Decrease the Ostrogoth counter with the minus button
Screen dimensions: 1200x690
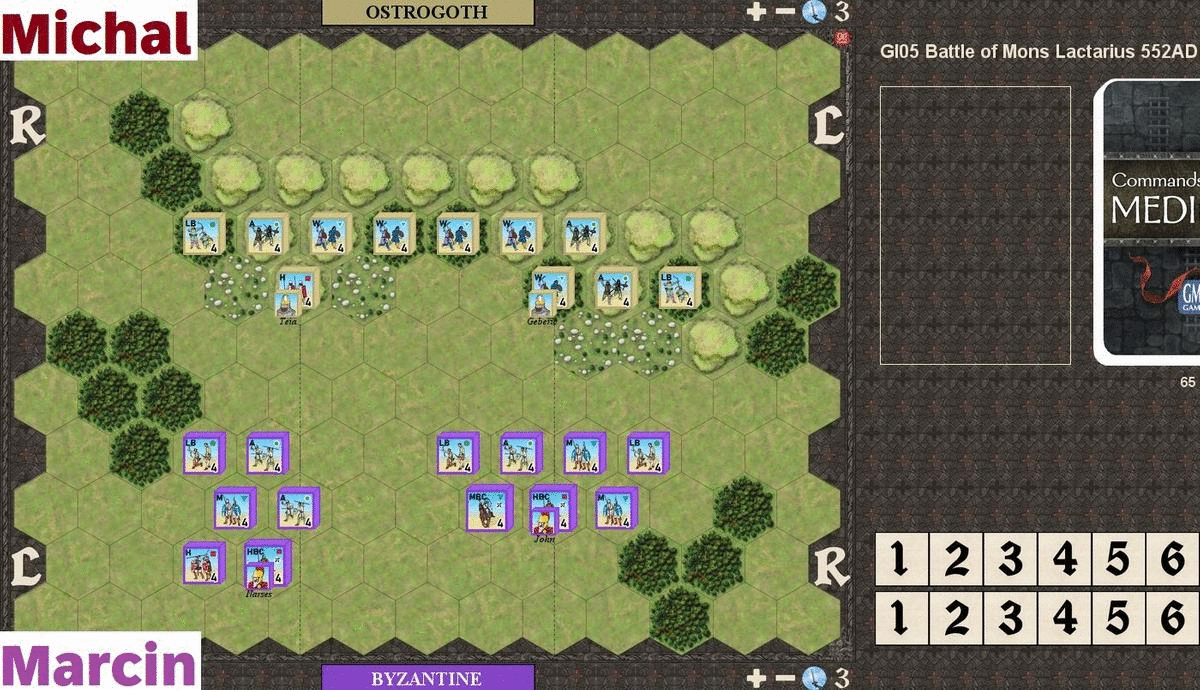784,11
